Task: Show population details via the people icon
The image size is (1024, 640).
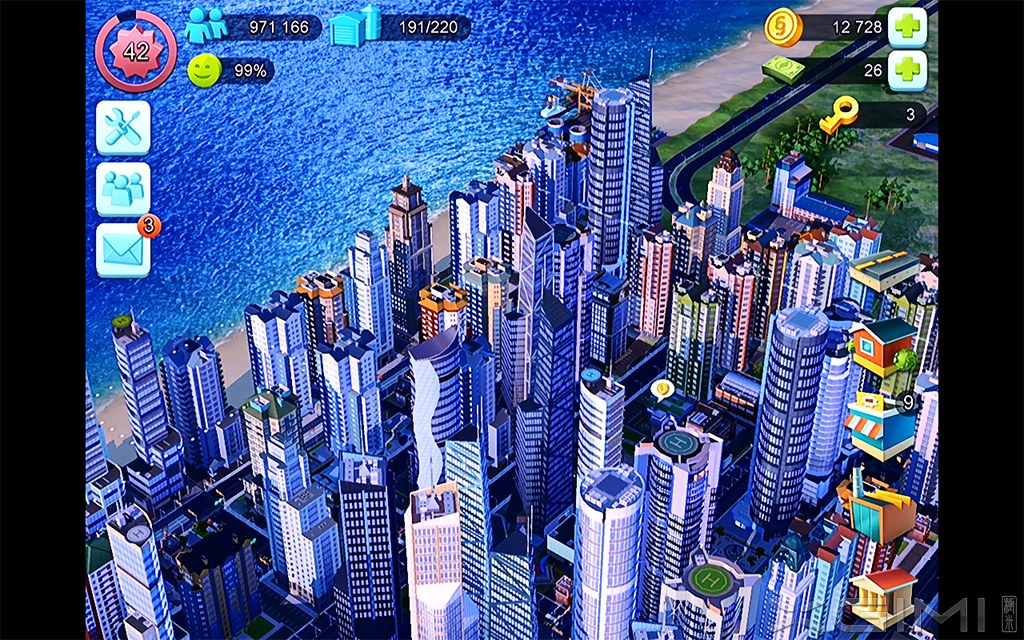Action: 206,26
